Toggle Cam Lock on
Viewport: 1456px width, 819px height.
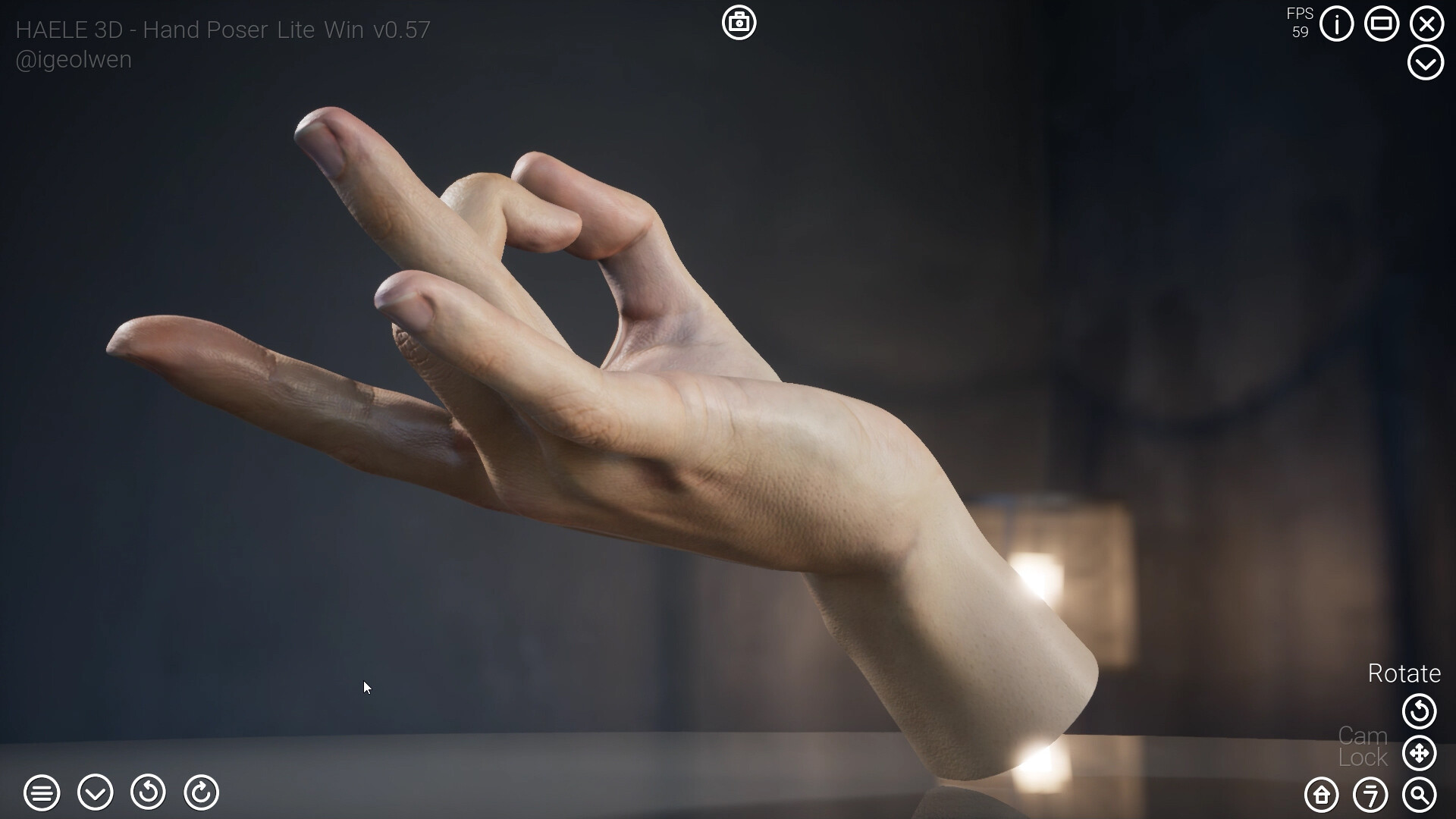1361,745
